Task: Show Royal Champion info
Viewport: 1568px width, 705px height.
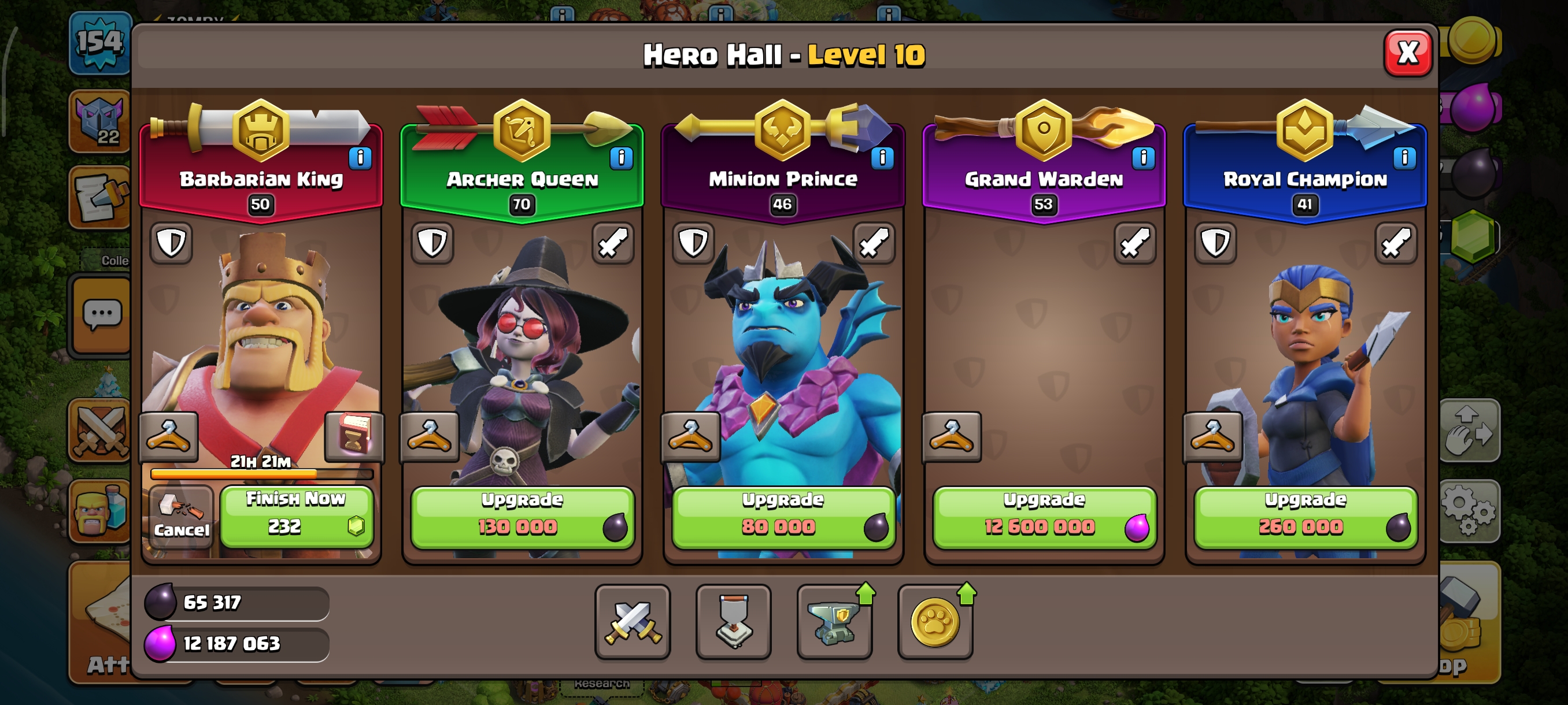Action: click(1404, 158)
